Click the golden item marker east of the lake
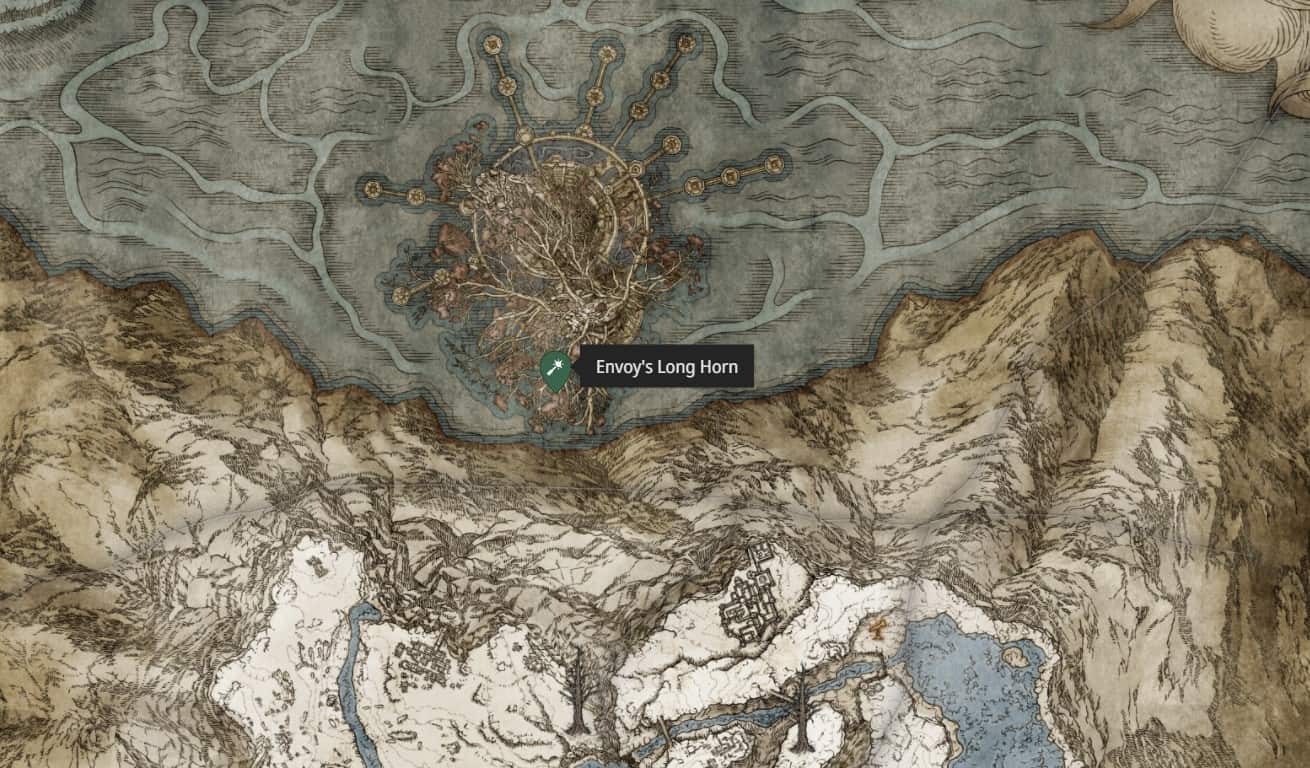This screenshot has width=1310, height=768. (x=878, y=628)
